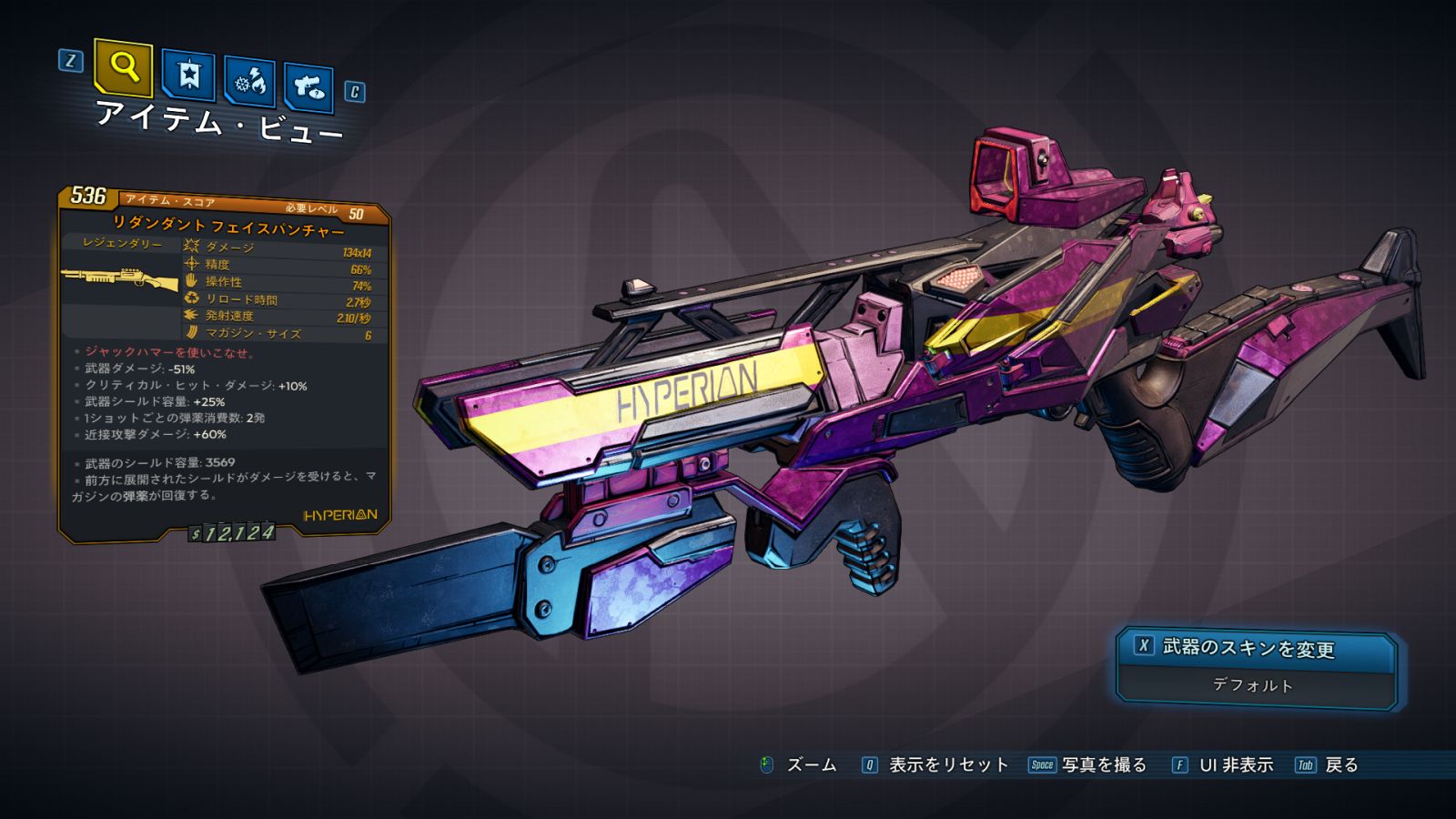
Task: Switch to the weapon and eye tab
Action: [308, 87]
